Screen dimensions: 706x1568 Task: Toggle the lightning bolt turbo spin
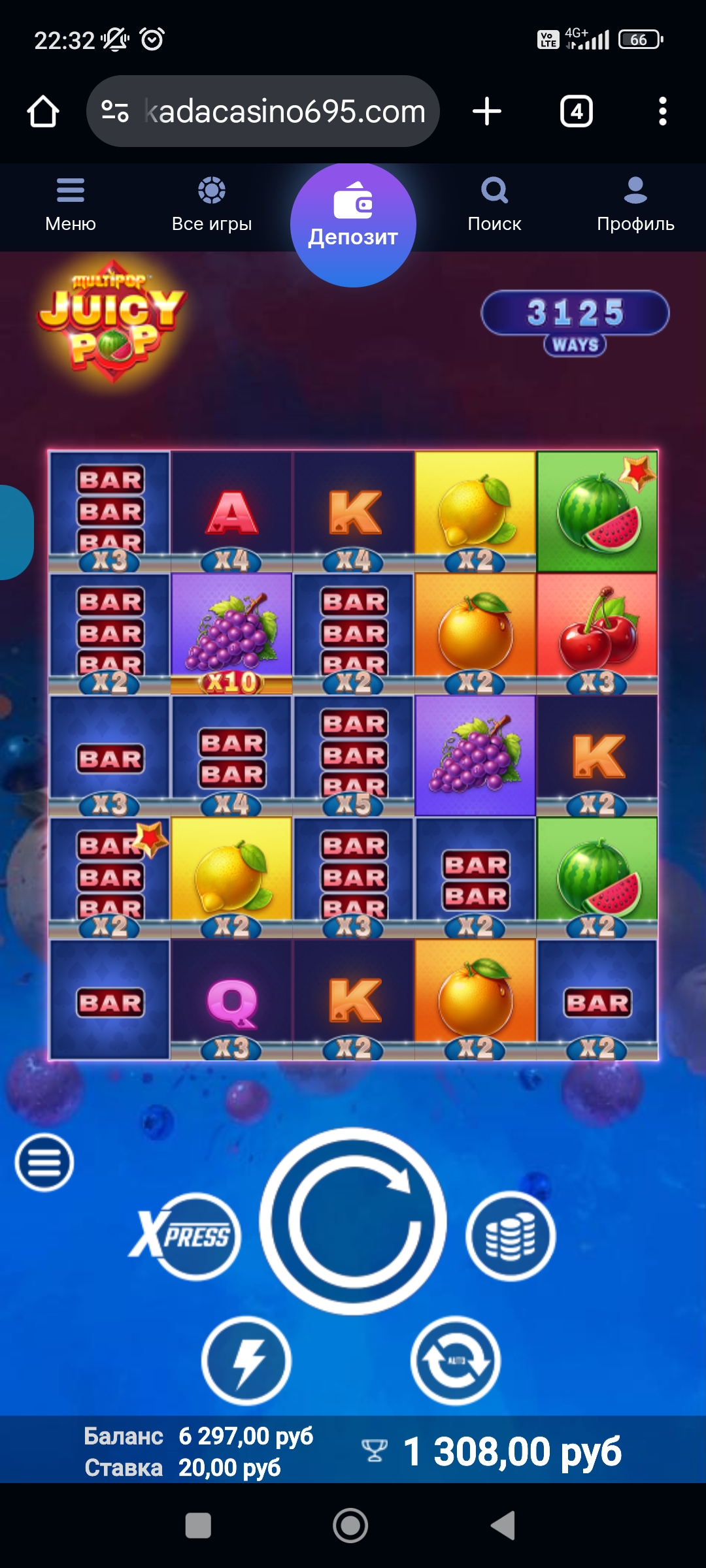[x=246, y=1360]
